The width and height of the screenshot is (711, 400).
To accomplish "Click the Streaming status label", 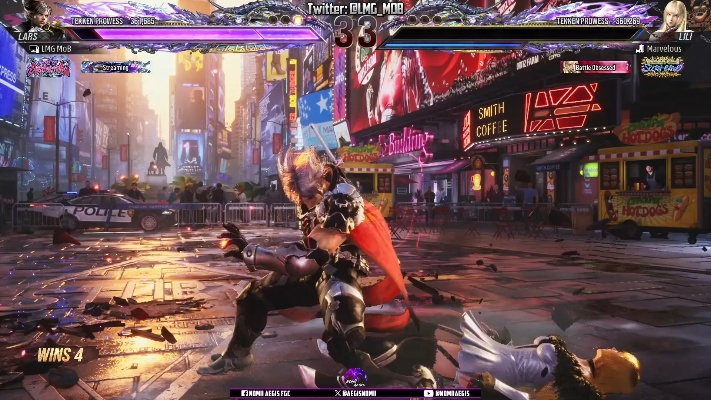I will pyautogui.click(x=114, y=67).
